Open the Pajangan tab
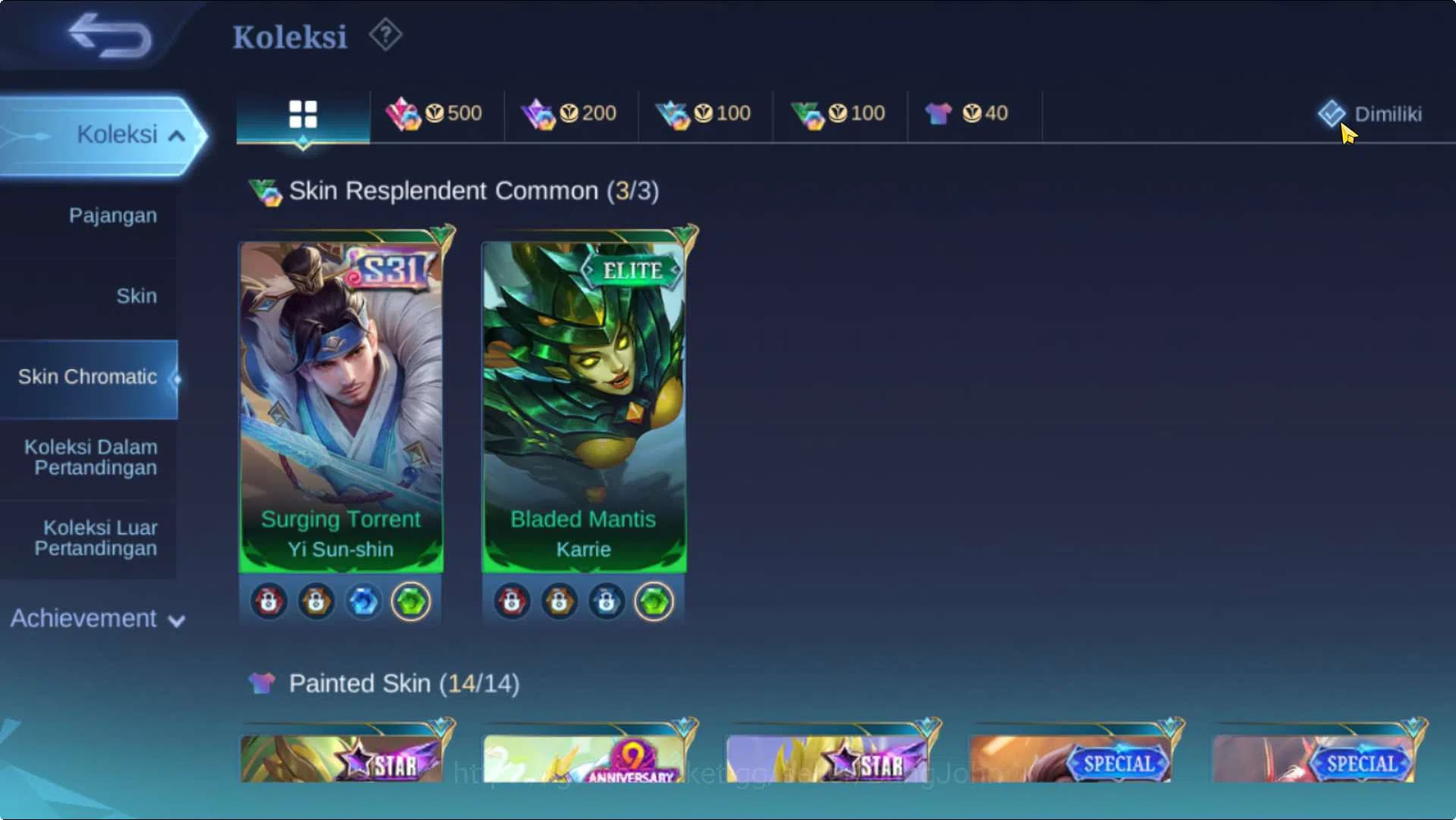 tap(112, 215)
